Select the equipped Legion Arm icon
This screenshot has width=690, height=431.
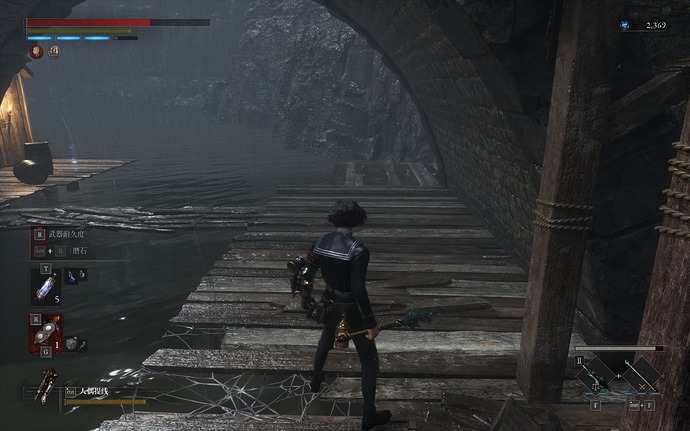pos(45,385)
